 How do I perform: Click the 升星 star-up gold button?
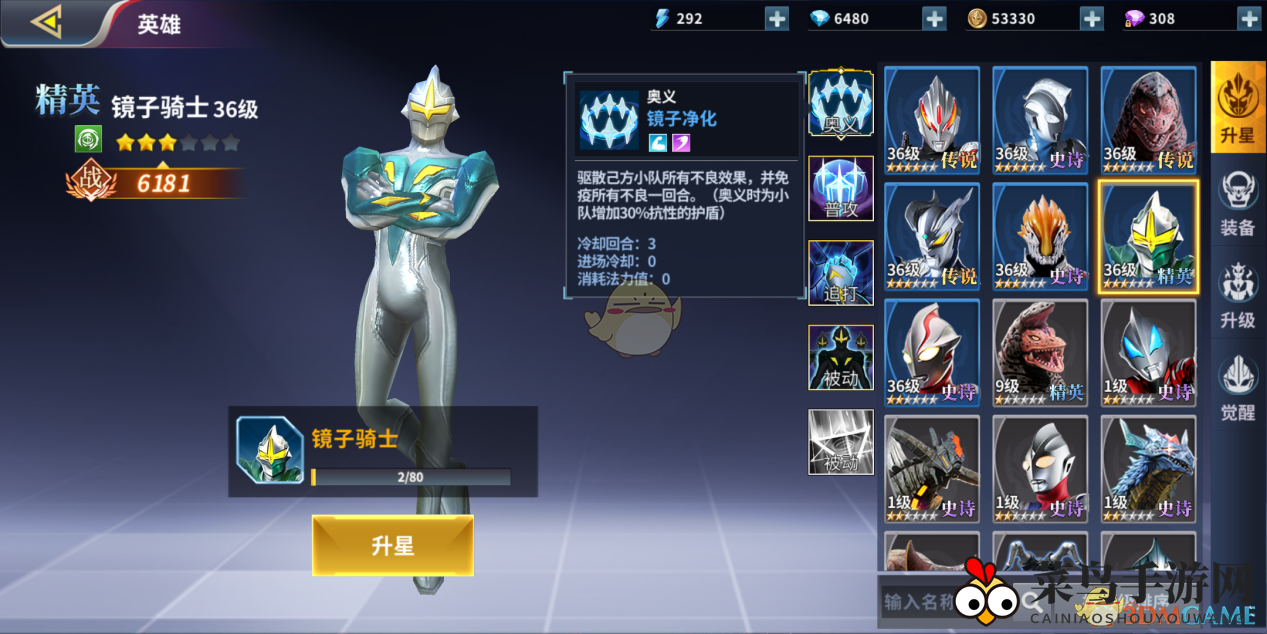[392, 546]
